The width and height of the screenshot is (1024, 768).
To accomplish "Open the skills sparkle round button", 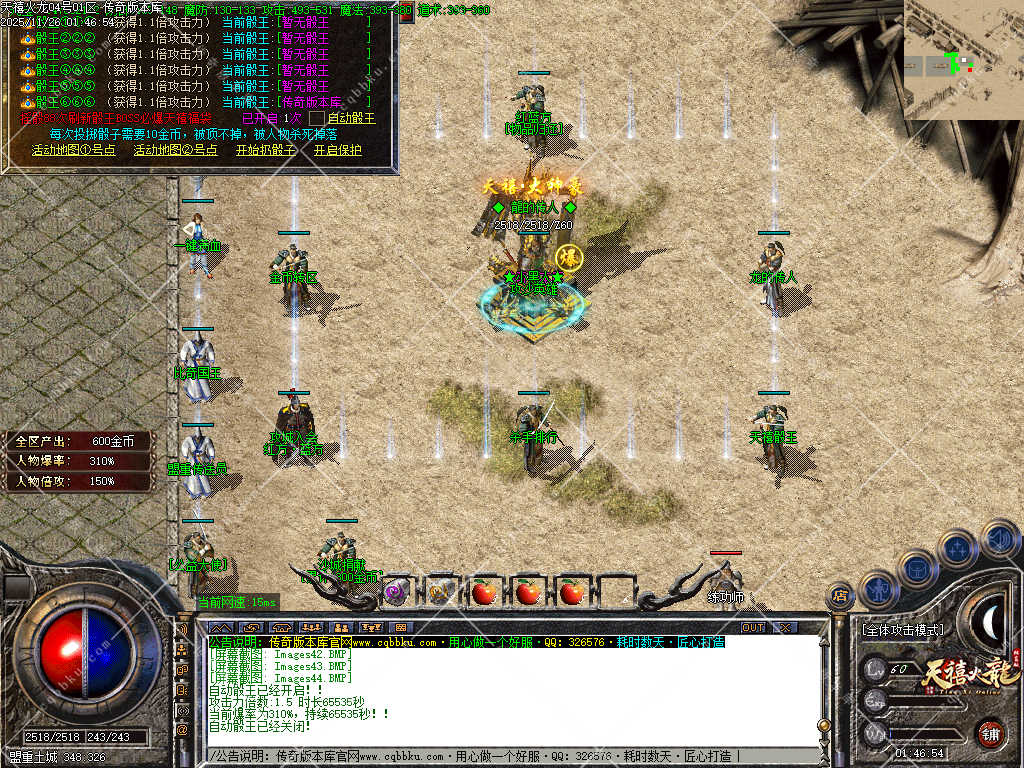I will click(957, 549).
